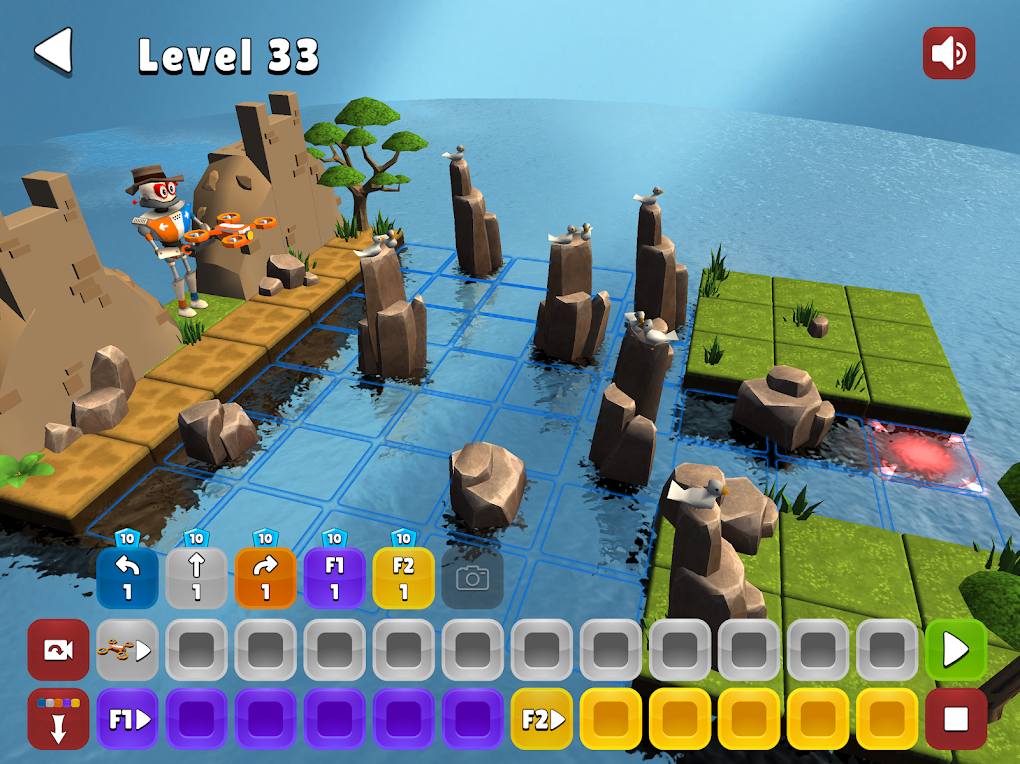The image size is (1020, 764).
Task: Mute the sound with the speaker button
Action: (x=948, y=54)
